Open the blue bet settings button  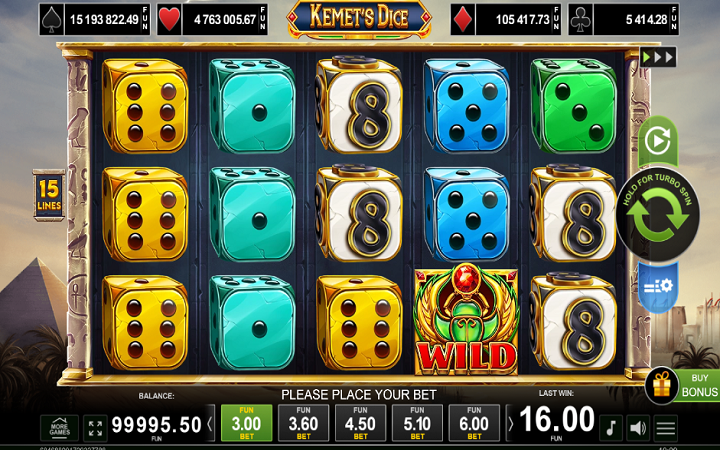point(657,286)
